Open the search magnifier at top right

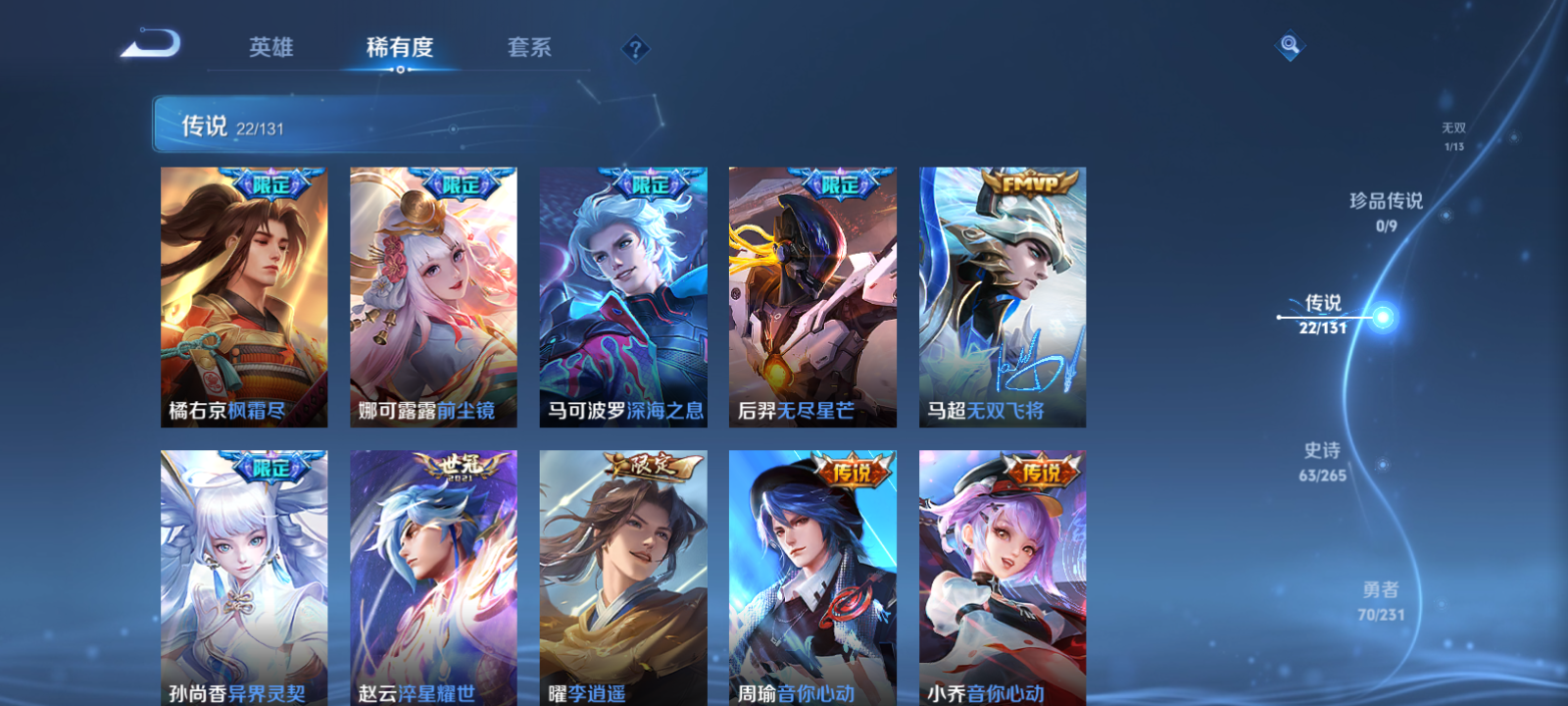(1289, 43)
